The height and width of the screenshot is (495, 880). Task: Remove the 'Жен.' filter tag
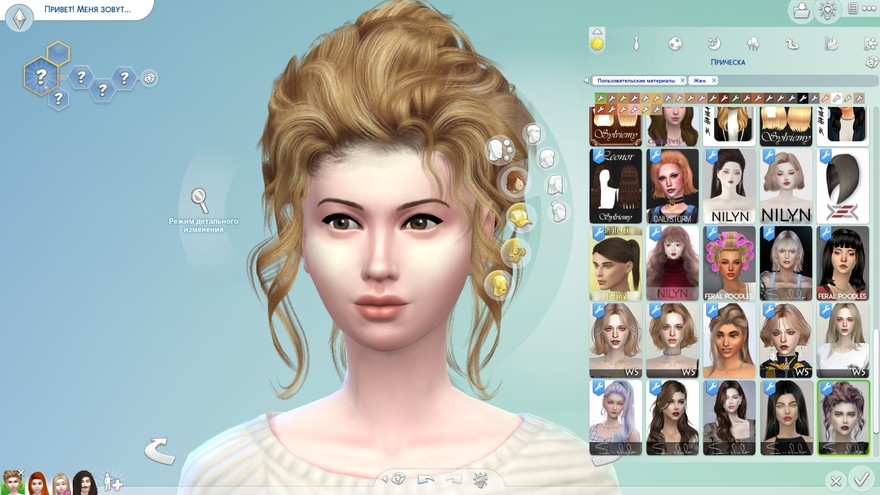pos(715,80)
